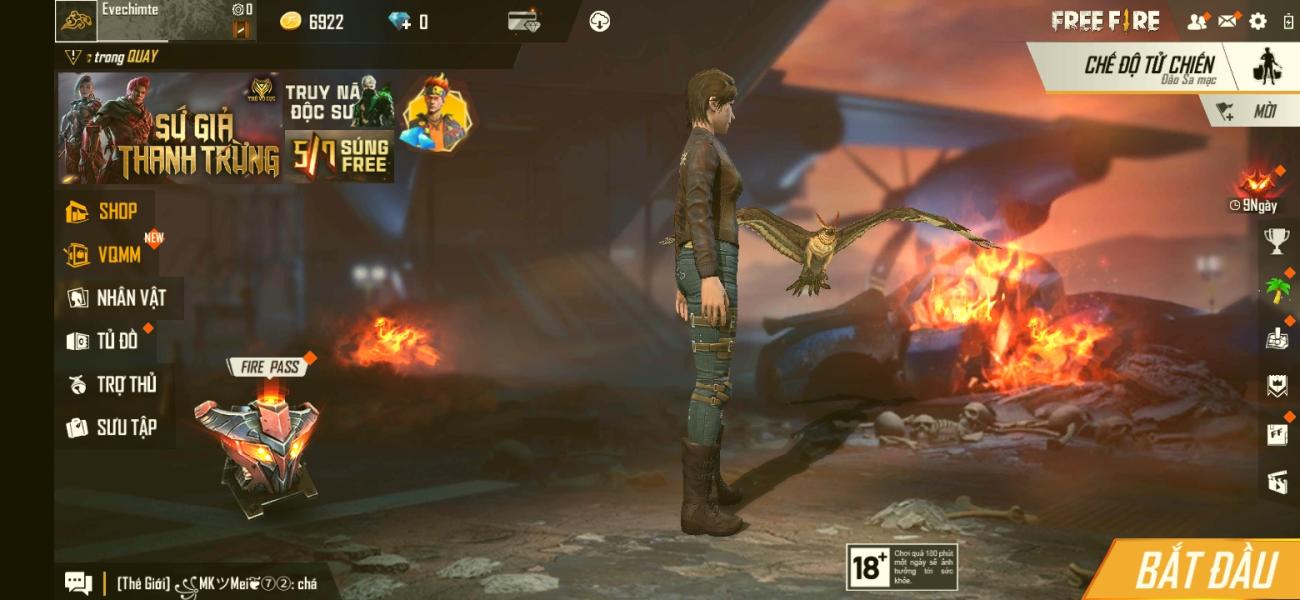Open the Evechimte player profile

tap(130, 20)
